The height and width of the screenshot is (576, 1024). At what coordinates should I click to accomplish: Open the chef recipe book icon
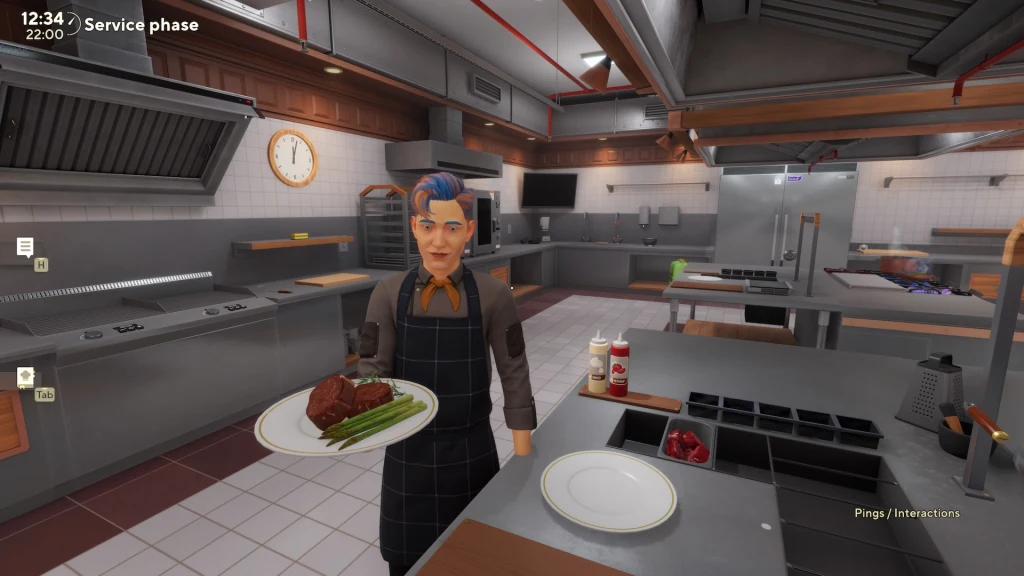tap(25, 377)
